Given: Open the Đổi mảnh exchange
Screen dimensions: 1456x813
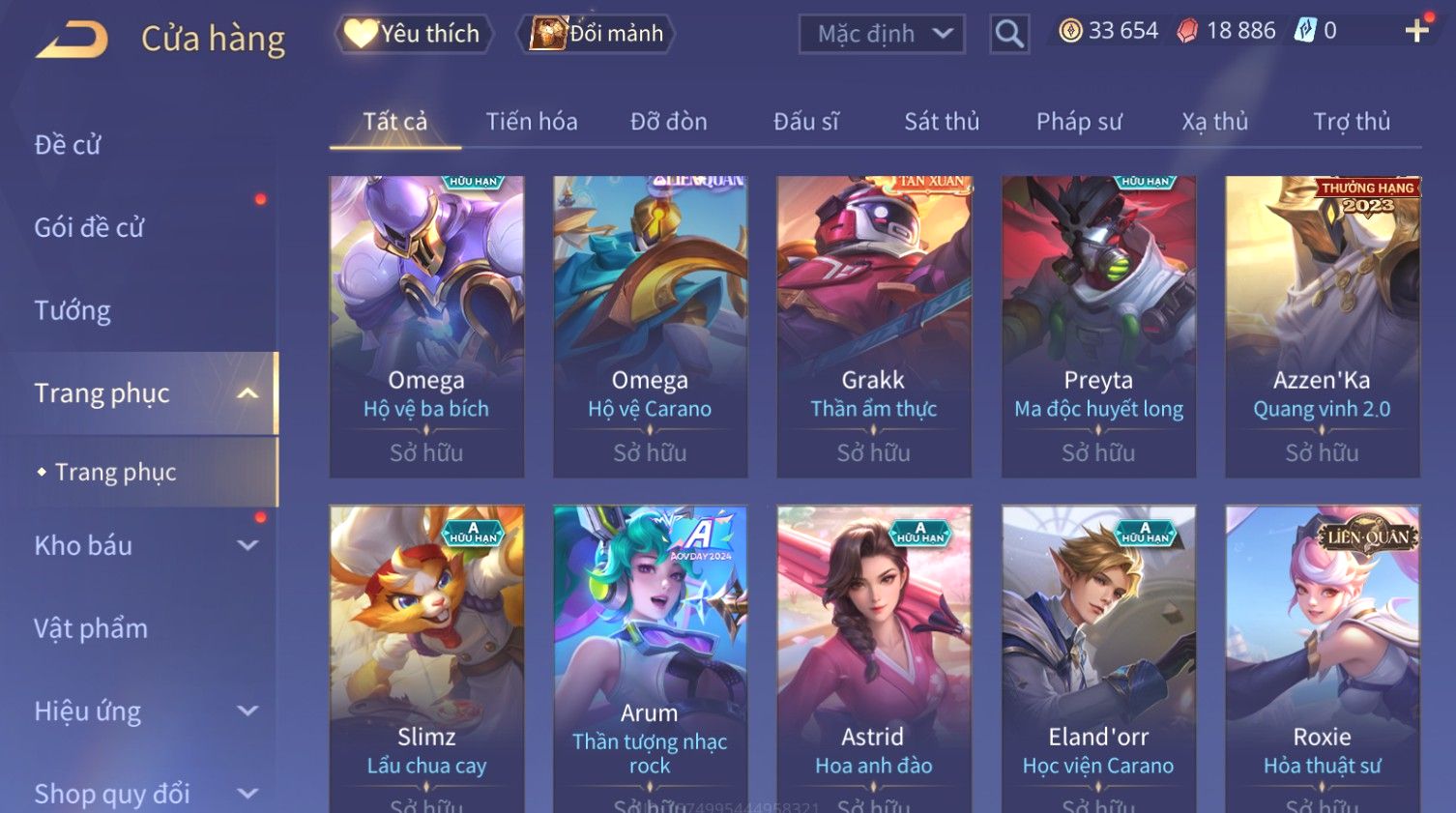Looking at the screenshot, I should [x=597, y=34].
